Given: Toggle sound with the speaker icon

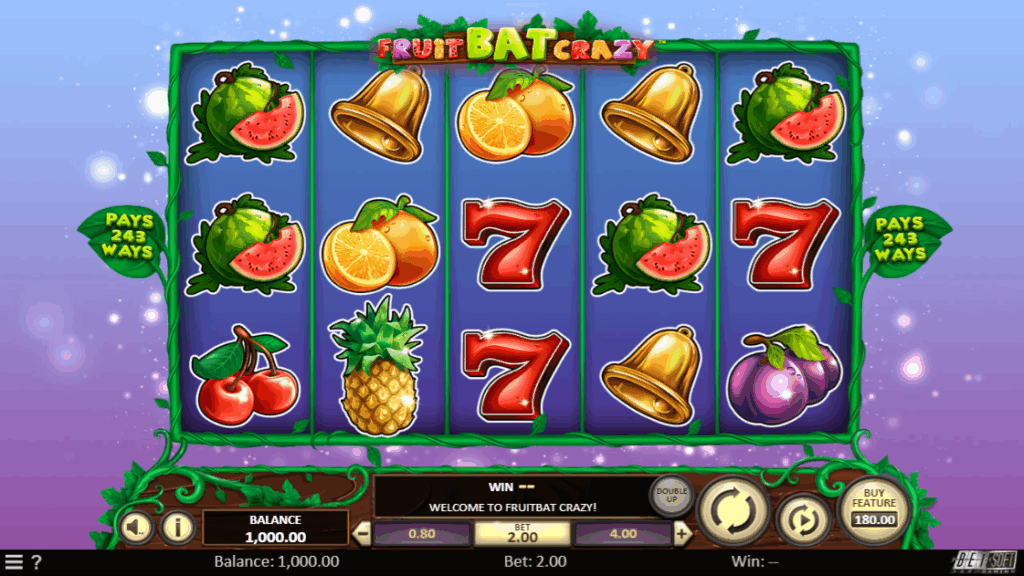Looking at the screenshot, I should coord(139,525).
